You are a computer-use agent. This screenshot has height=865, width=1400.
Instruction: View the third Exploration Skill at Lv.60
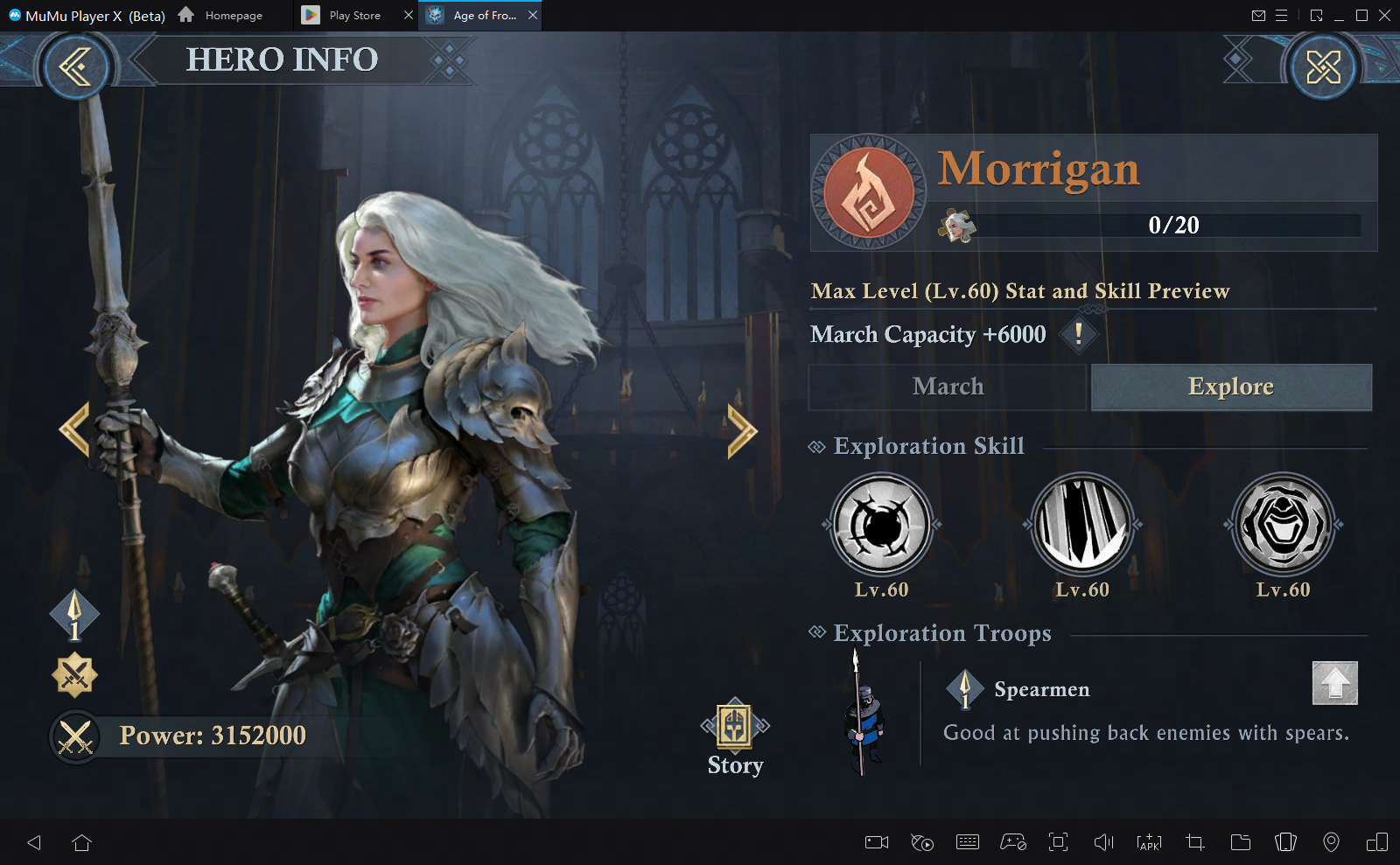tap(1283, 525)
